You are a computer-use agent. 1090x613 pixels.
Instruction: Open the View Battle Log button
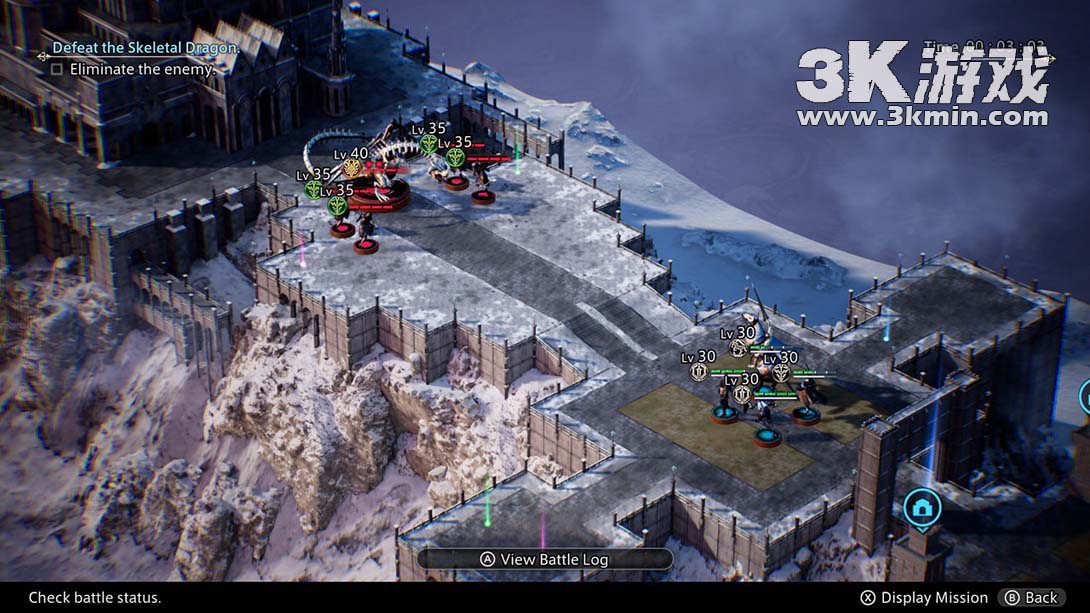(545, 560)
